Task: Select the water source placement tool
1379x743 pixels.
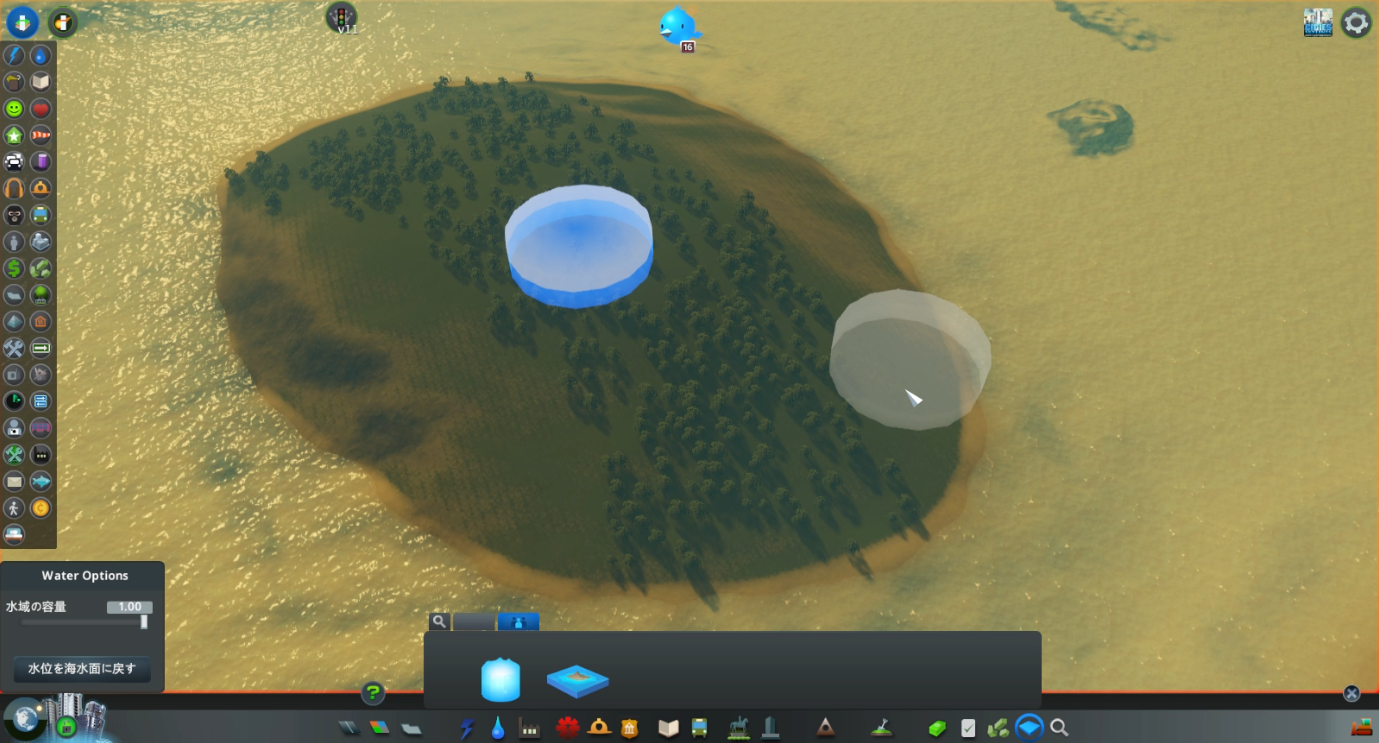Action: (x=500, y=678)
